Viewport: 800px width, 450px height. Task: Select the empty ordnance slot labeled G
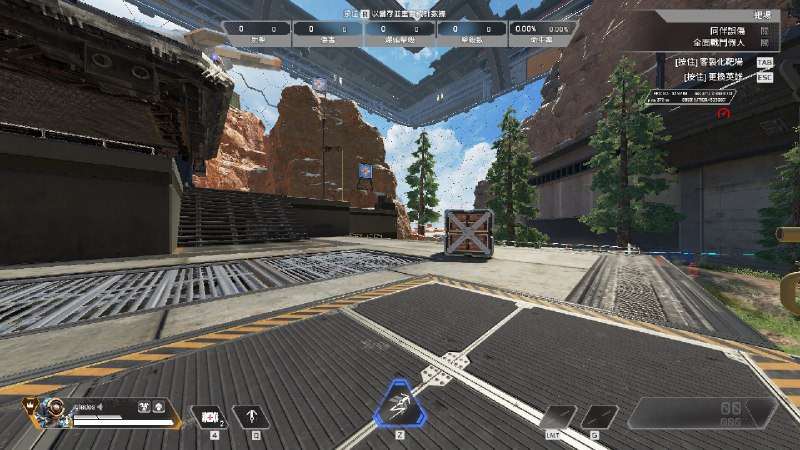click(600, 417)
